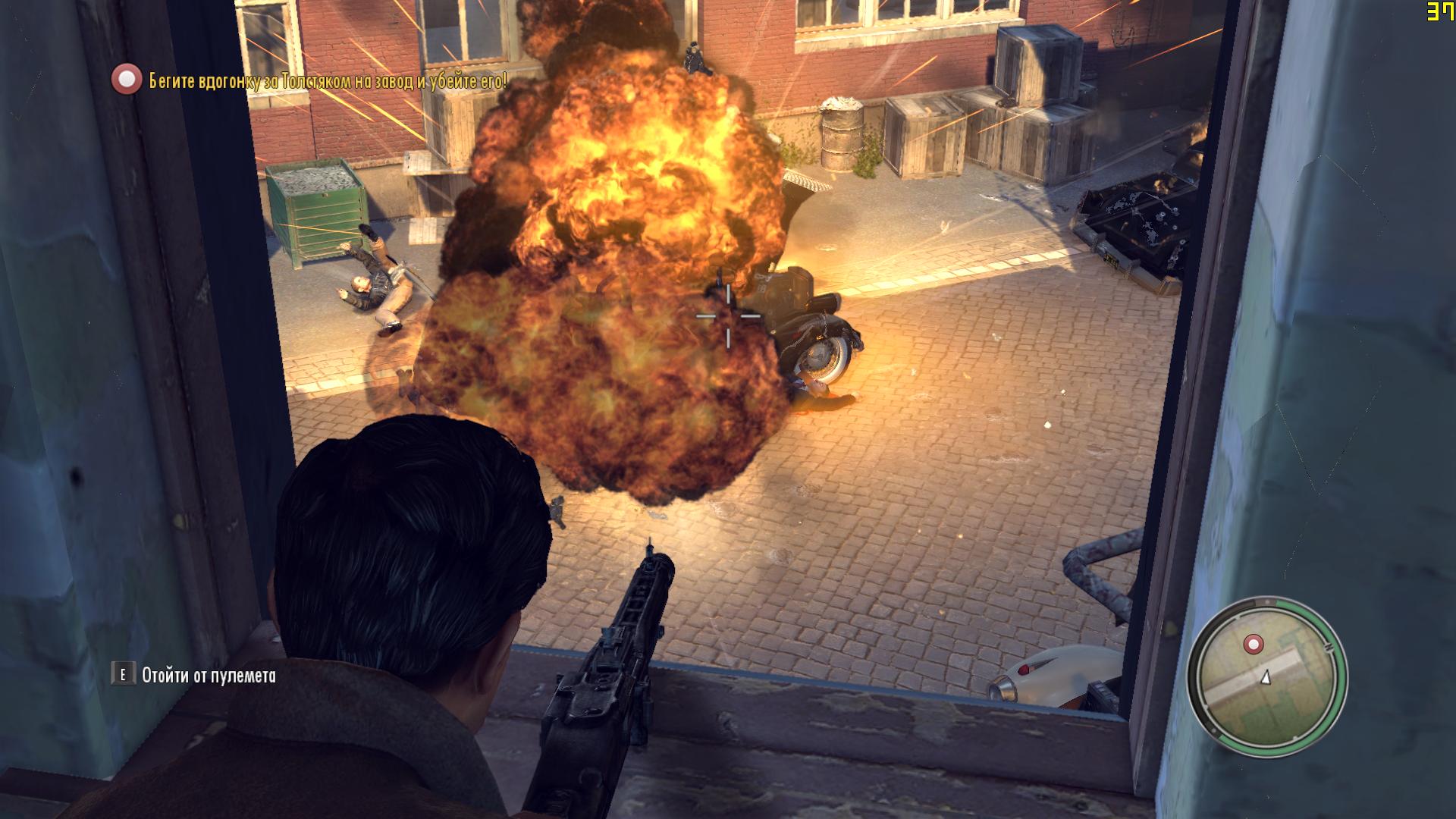The width and height of the screenshot is (1456, 819).
Task: Click the red objective icon beside the mission text
Action: point(127,80)
